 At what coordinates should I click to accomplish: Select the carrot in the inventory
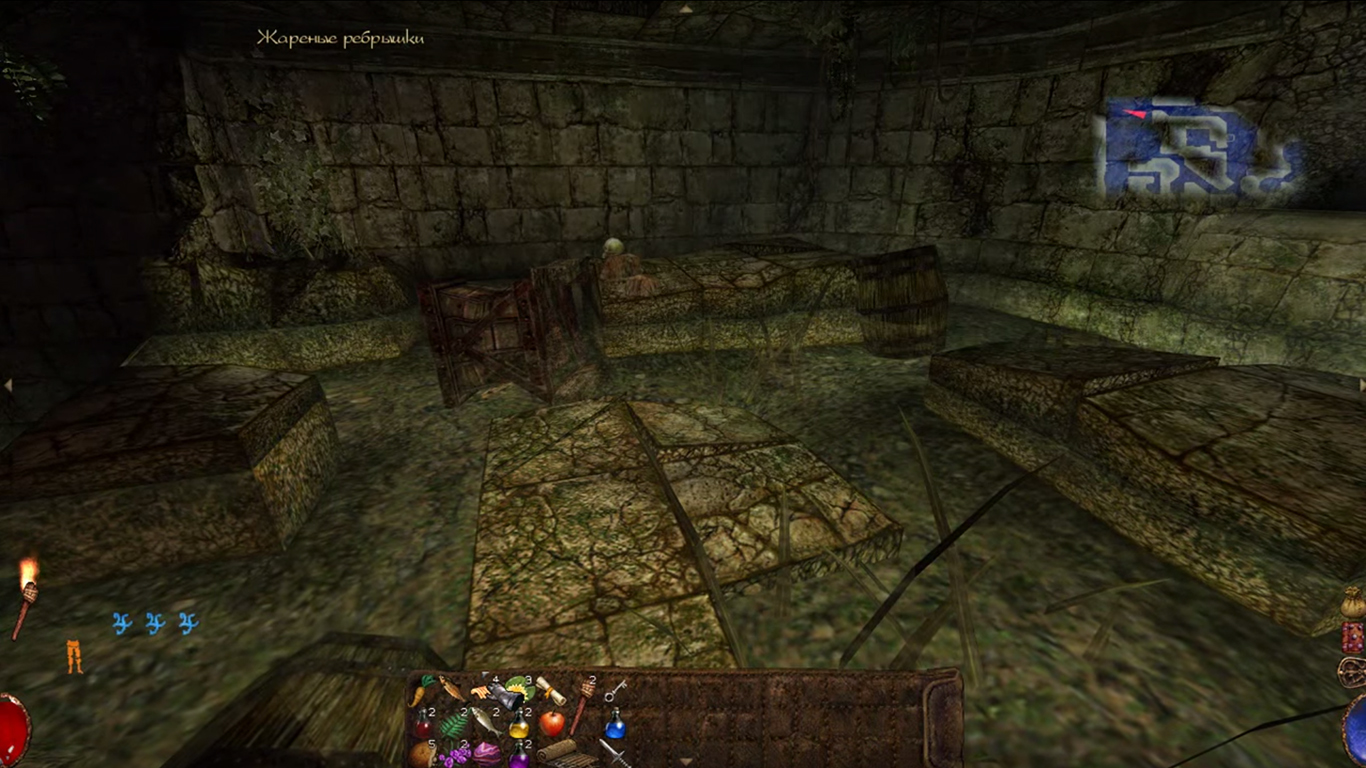423,689
